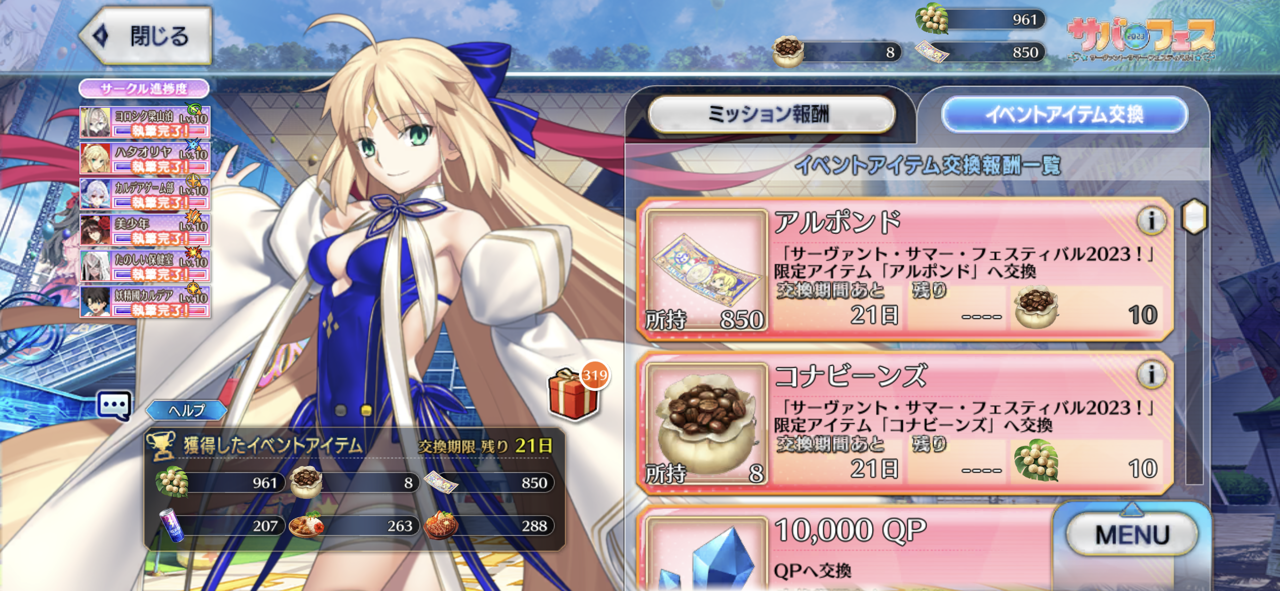Select the bottom circle progress entry
The image size is (1280, 591).
tap(145, 302)
